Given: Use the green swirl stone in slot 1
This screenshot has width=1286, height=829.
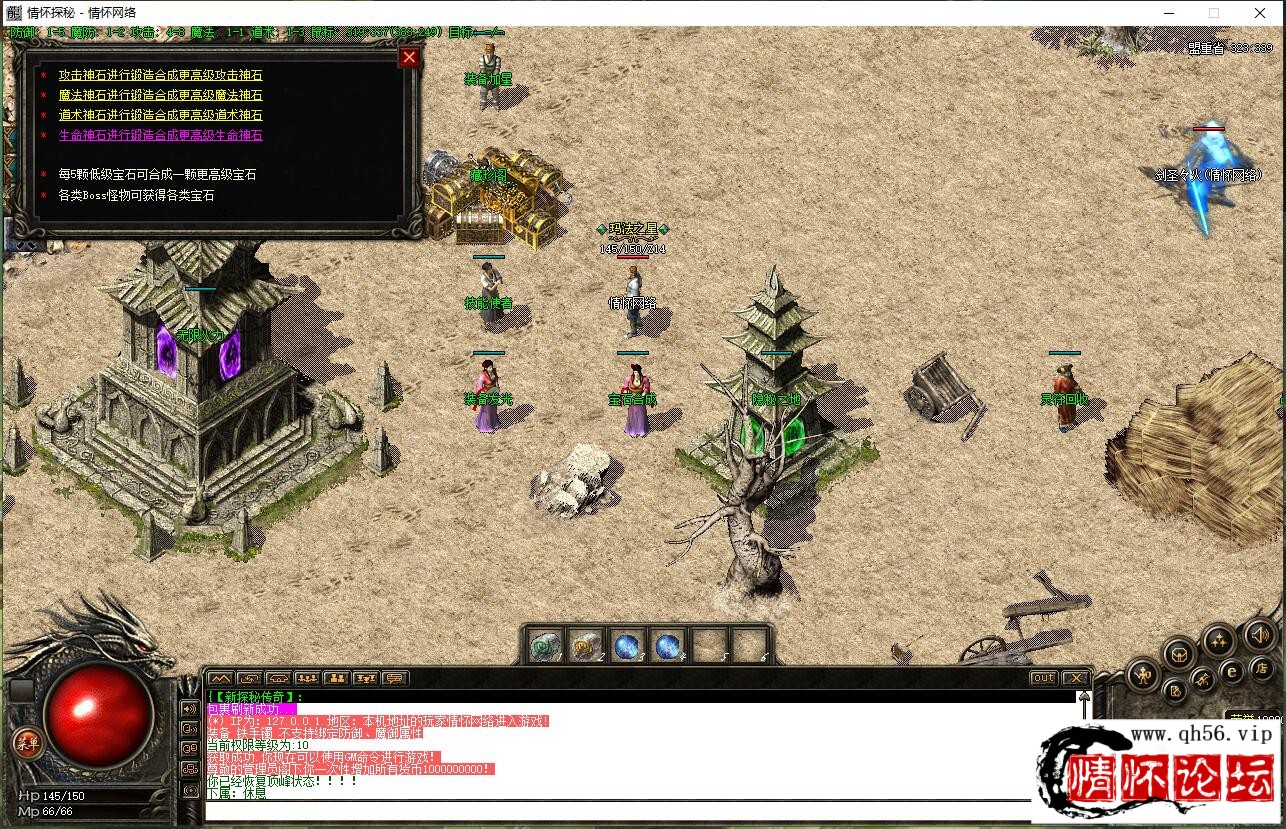Looking at the screenshot, I should pos(546,647).
